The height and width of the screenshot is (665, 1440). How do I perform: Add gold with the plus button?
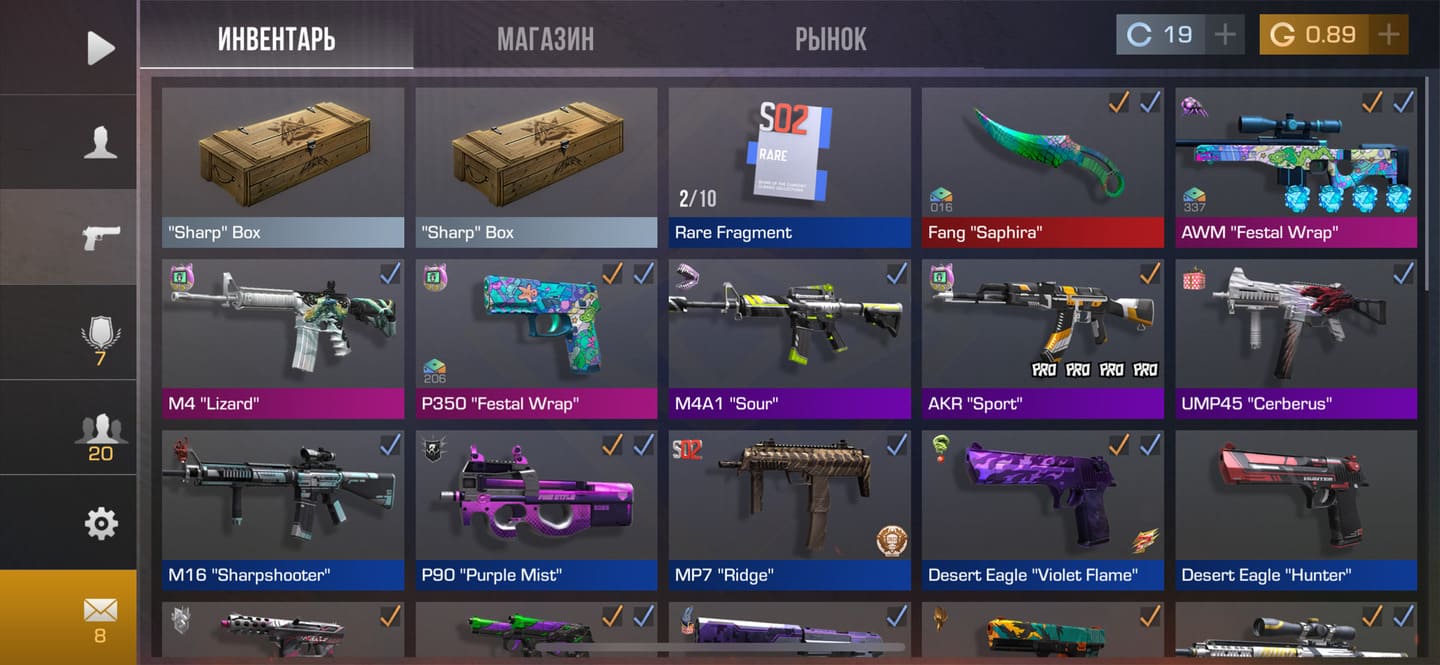[x=1388, y=35]
